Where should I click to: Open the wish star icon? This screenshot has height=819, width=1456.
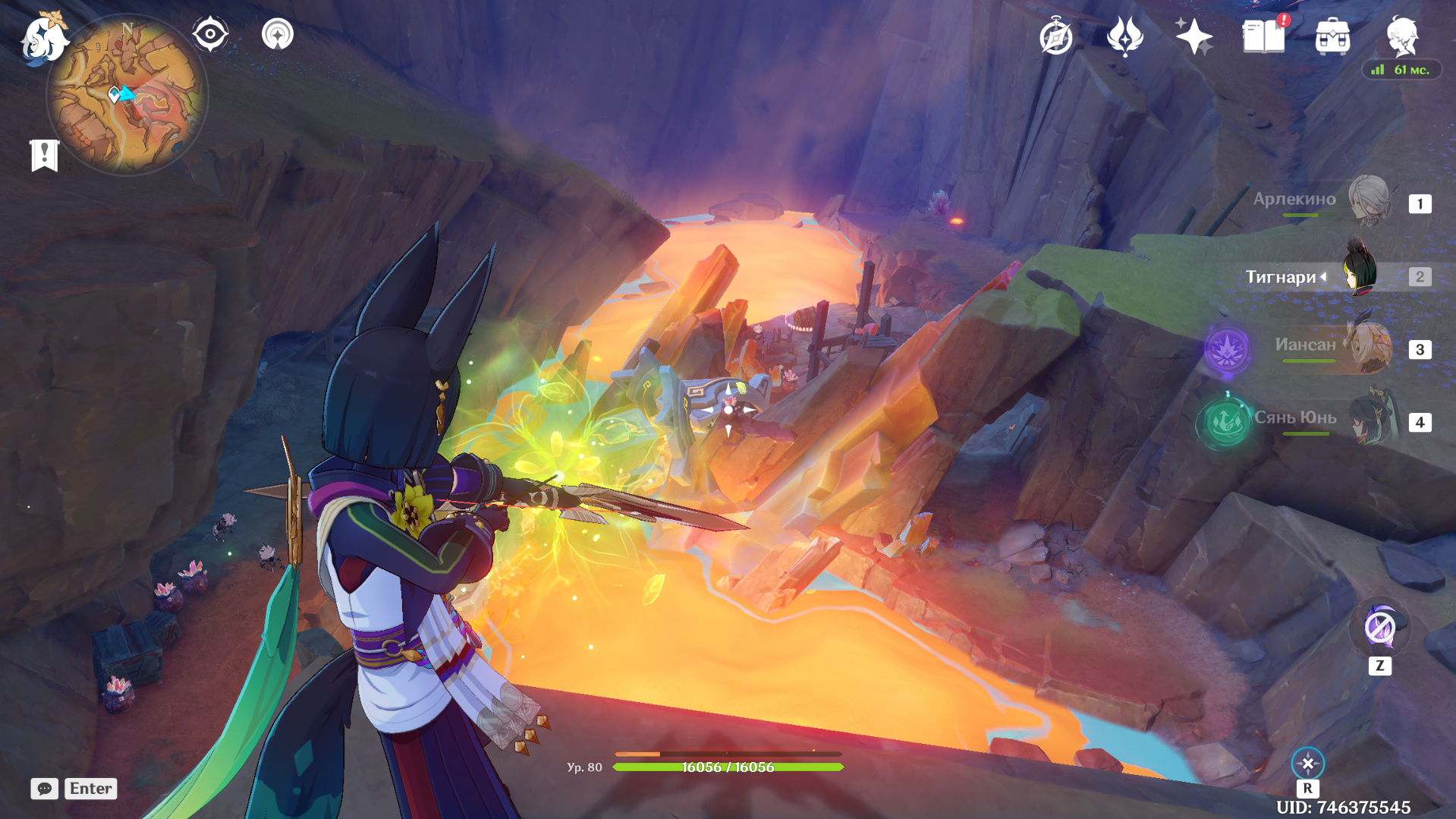(1193, 36)
